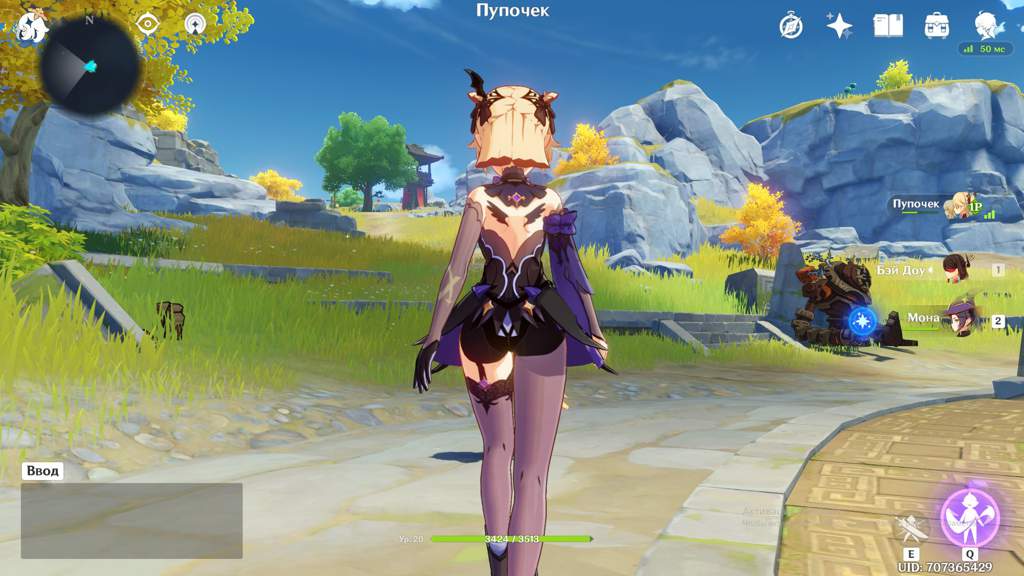Use the elemental skill icon
This screenshot has width=1024, height=576.
910,527
